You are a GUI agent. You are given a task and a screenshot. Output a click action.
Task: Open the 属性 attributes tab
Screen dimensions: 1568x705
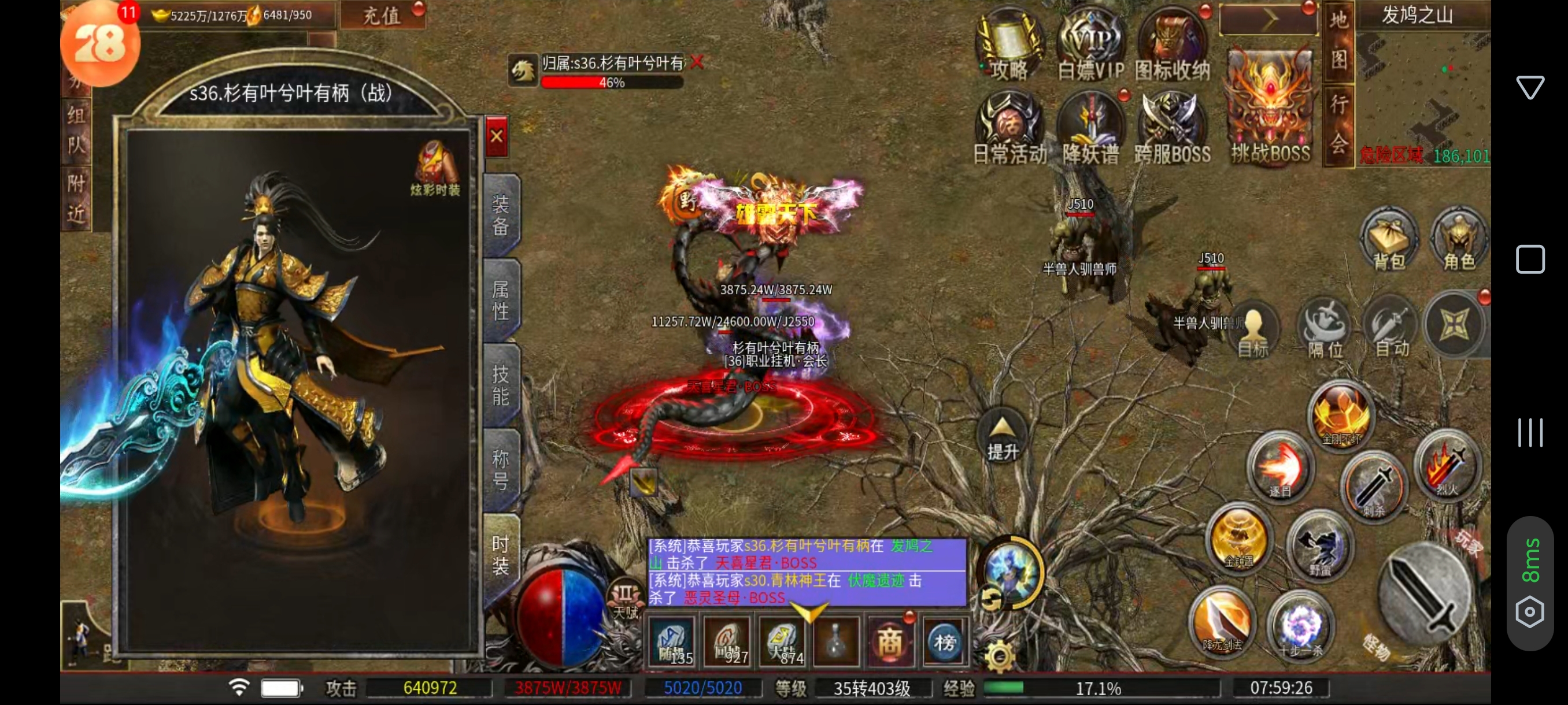(x=500, y=300)
